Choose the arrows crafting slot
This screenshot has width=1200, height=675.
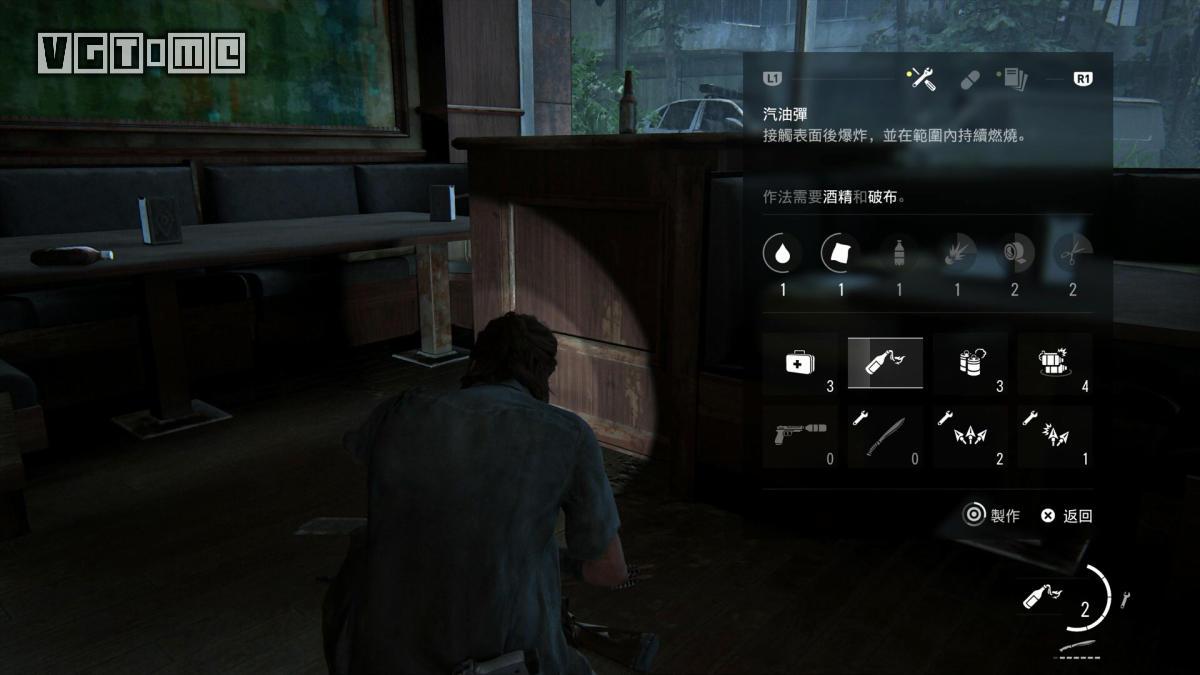tap(970, 437)
